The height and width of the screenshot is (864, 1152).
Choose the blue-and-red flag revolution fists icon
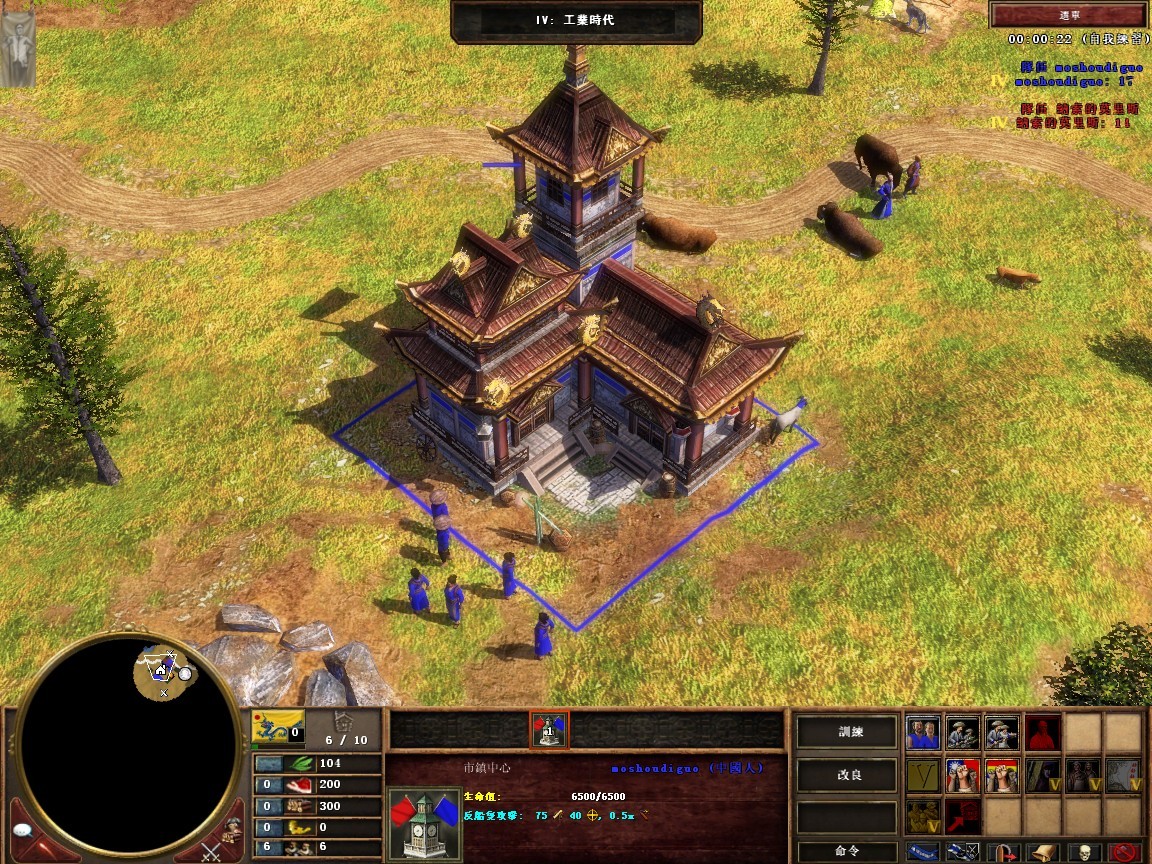[x=962, y=775]
